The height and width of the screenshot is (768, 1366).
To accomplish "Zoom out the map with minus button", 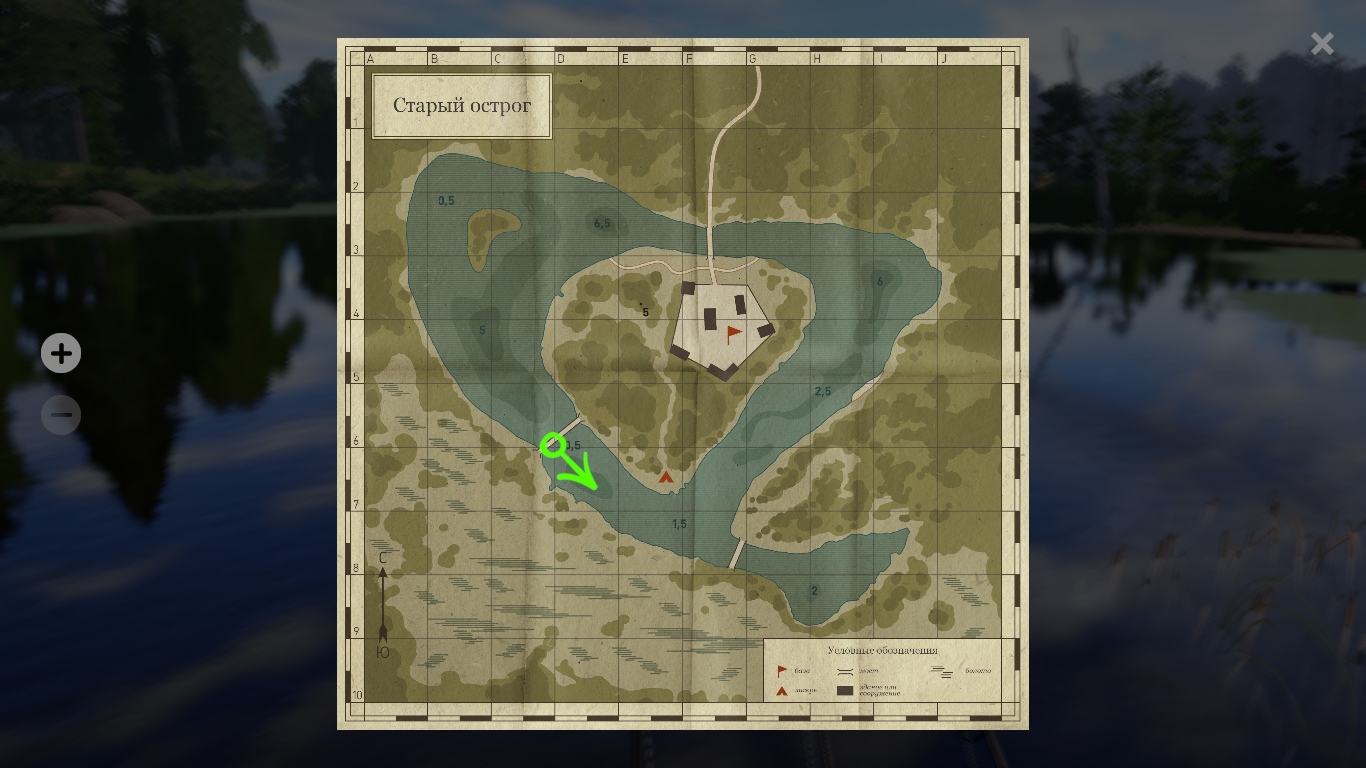I will 61,414.
